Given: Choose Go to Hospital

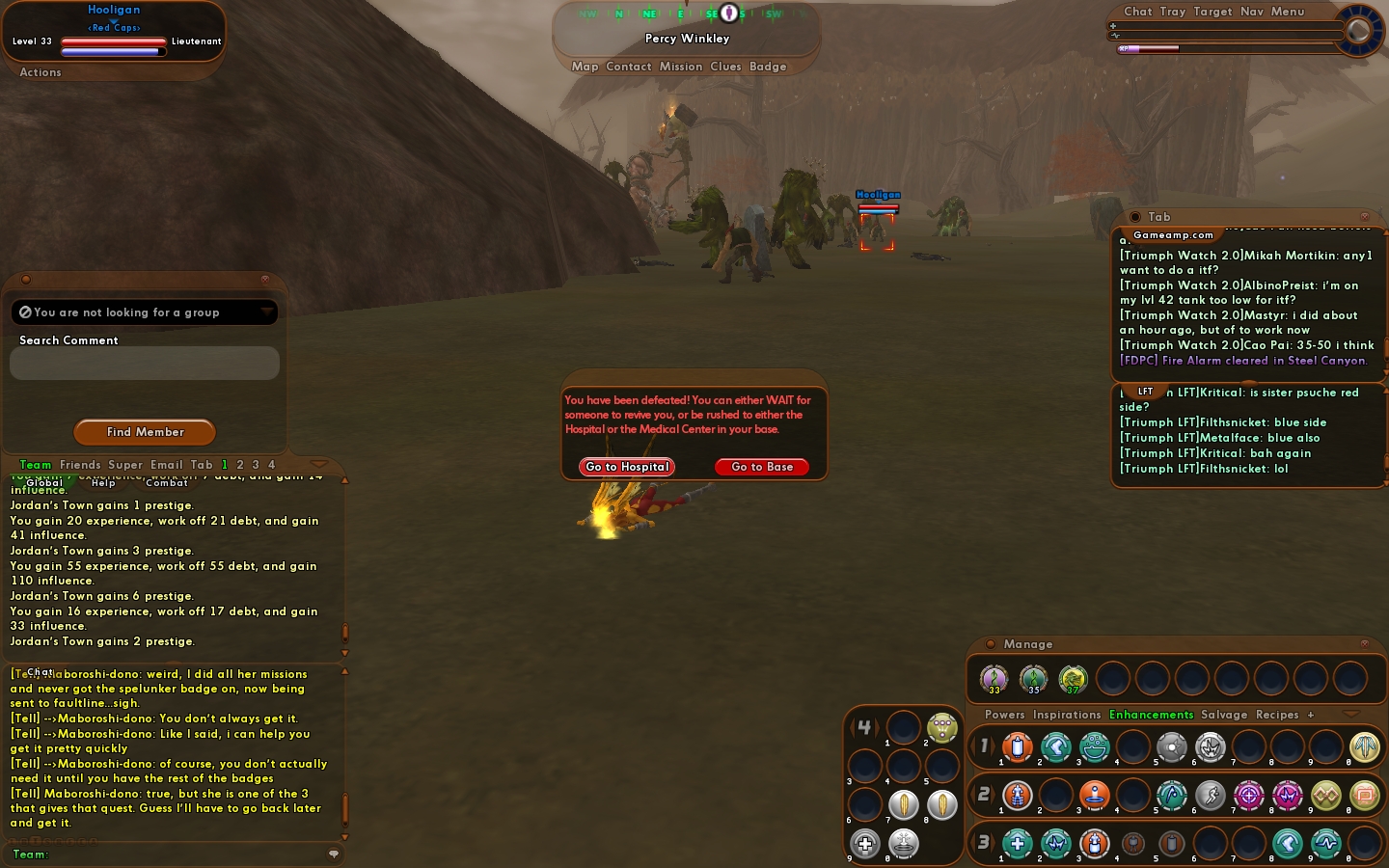Looking at the screenshot, I should tap(627, 467).
